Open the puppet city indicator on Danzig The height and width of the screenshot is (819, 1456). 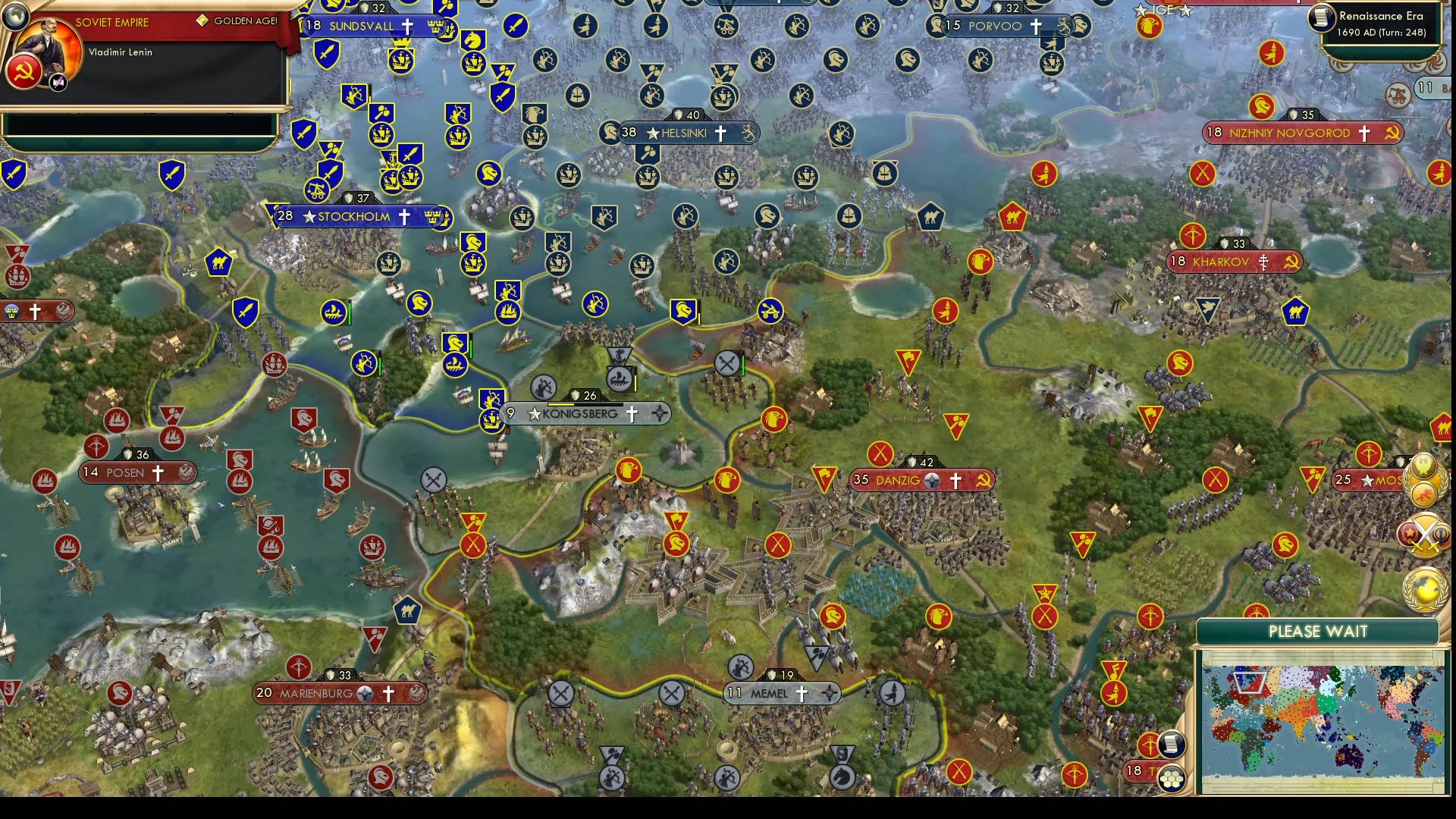pyautogui.click(x=932, y=480)
